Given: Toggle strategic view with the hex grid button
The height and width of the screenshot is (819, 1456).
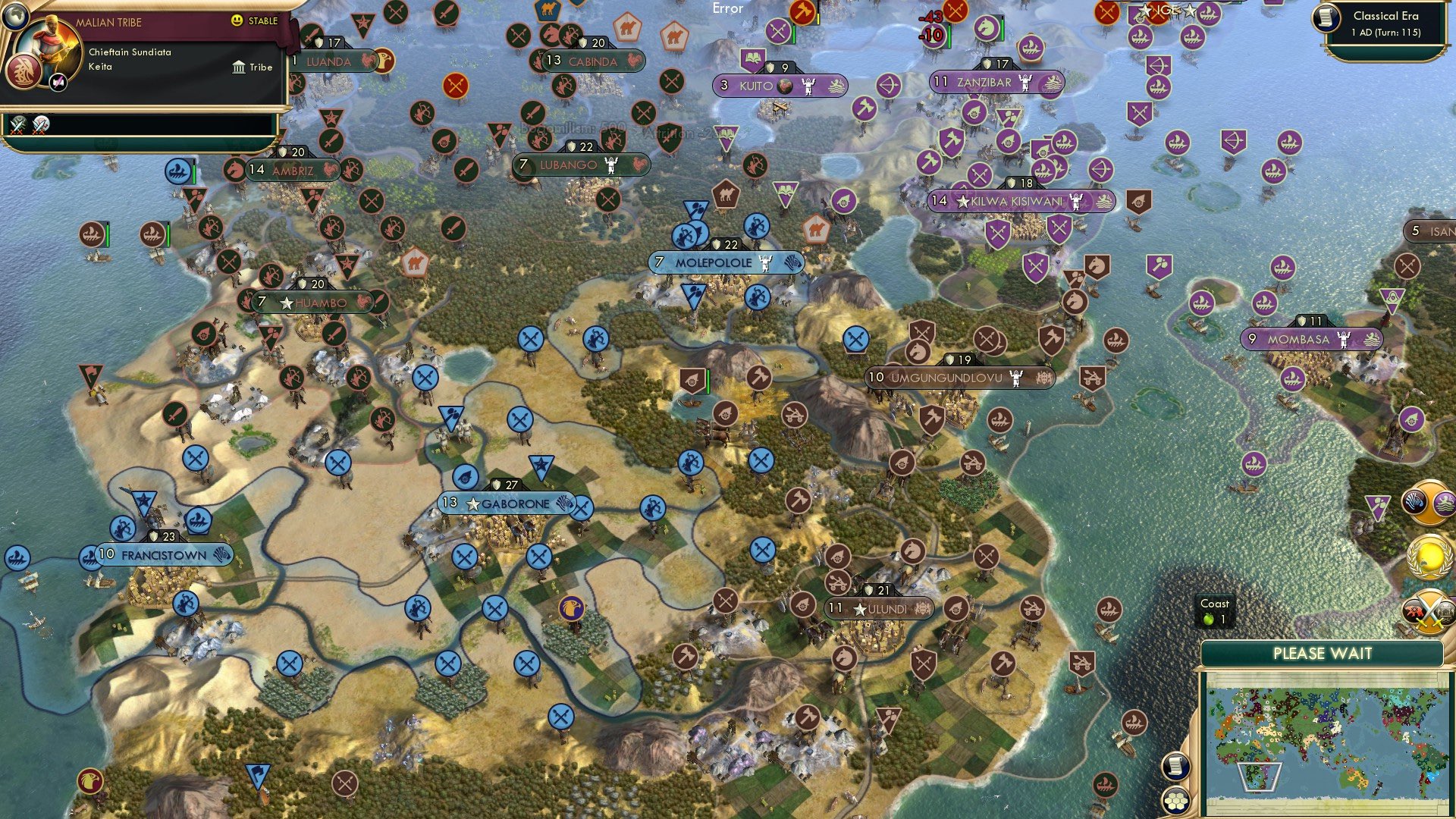Looking at the screenshot, I should (x=1175, y=800).
